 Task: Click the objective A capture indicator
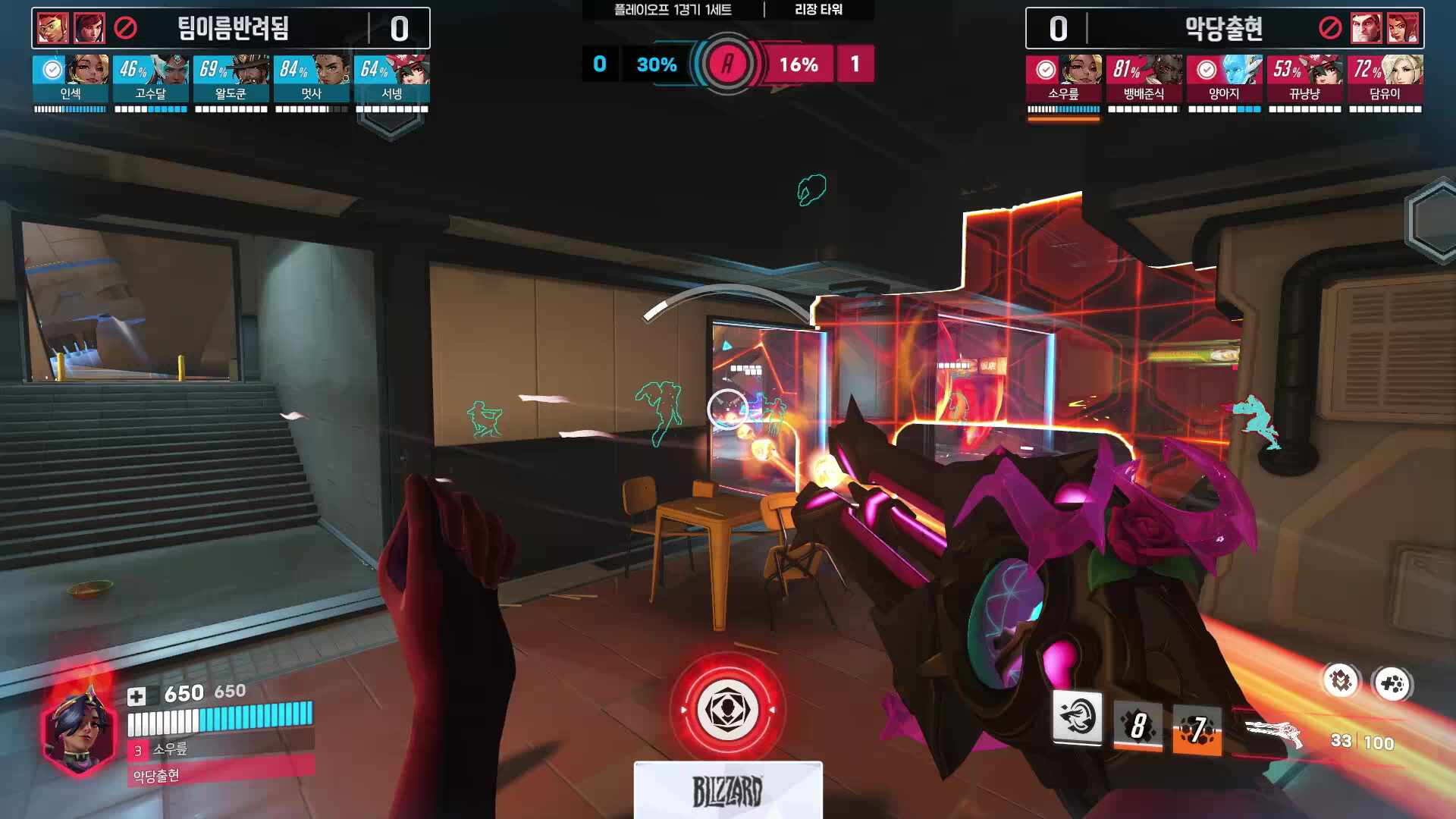(x=727, y=64)
